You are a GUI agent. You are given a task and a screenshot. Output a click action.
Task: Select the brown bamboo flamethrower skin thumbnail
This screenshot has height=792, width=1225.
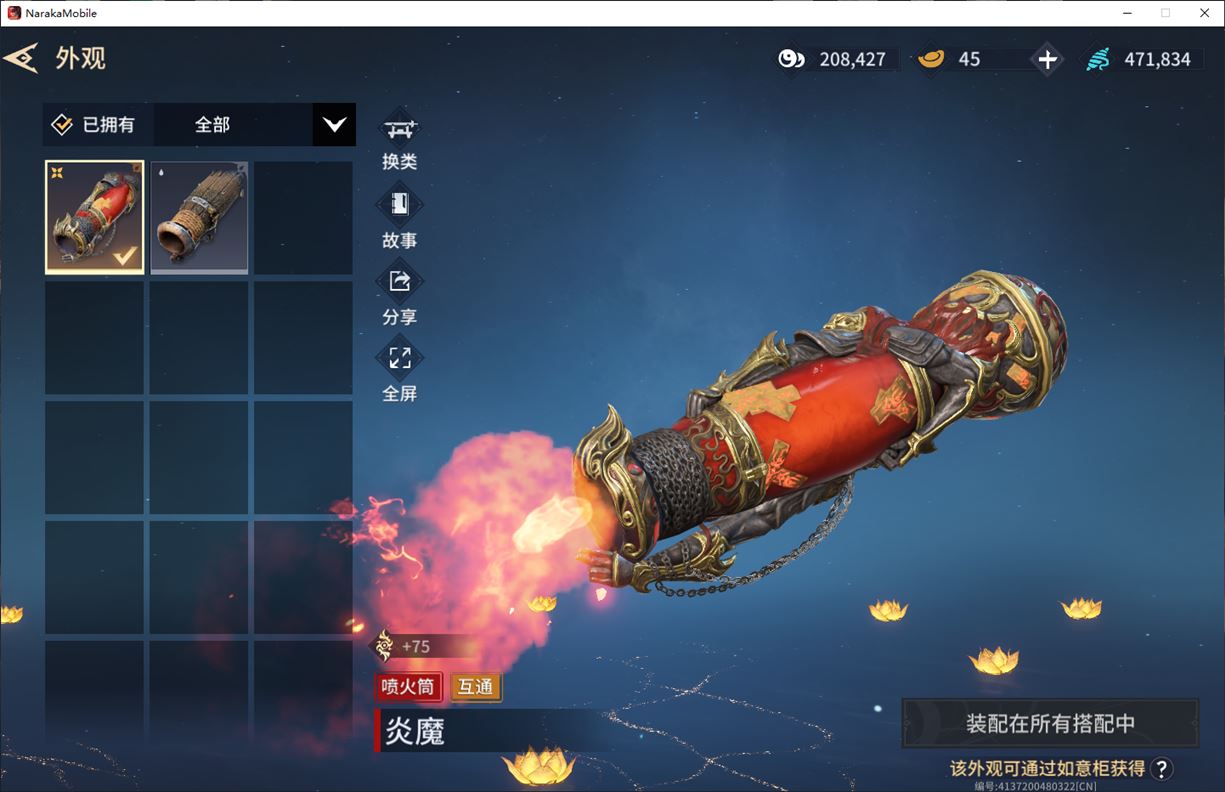(x=199, y=217)
